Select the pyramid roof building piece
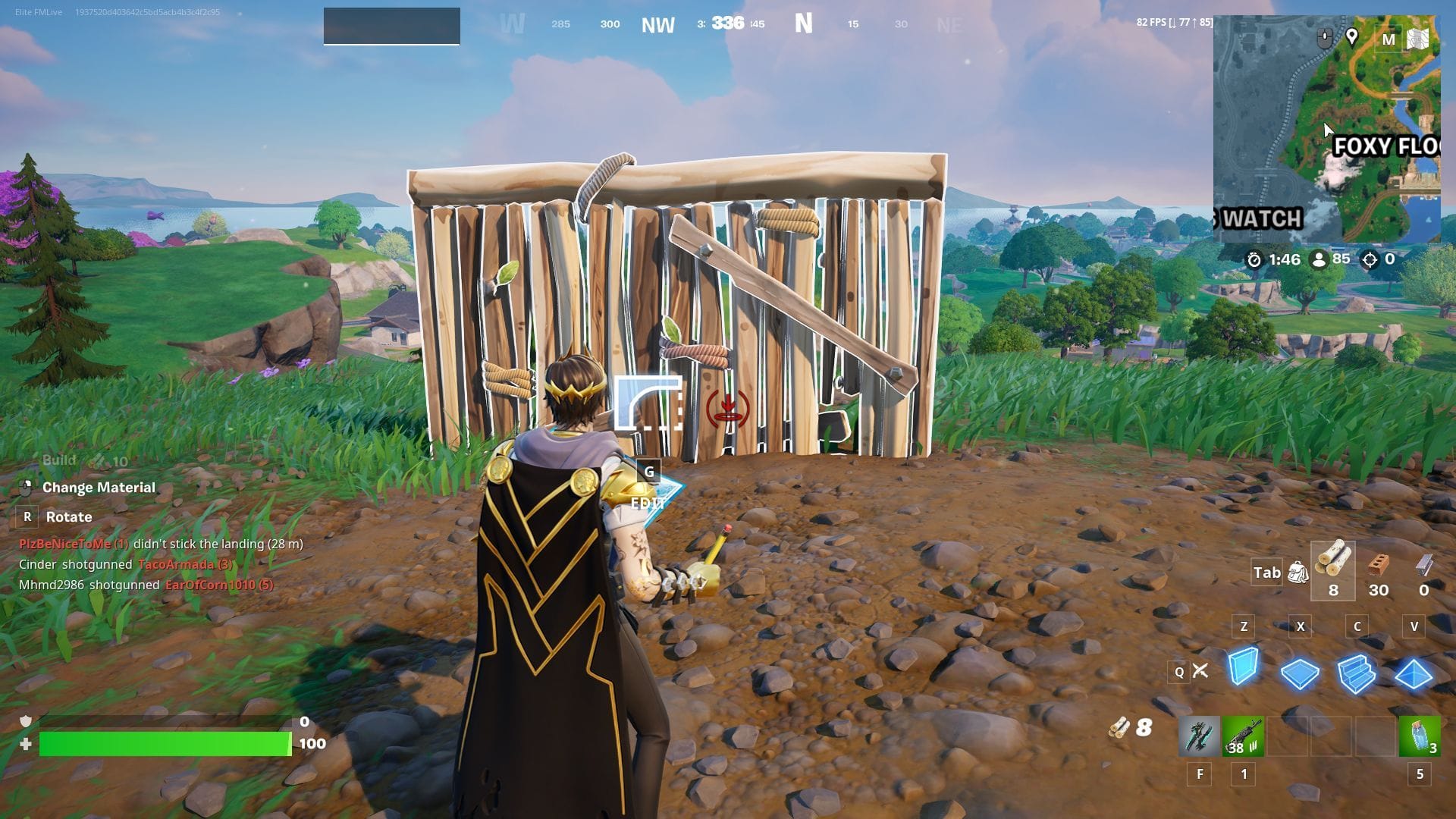This screenshot has width=1456, height=819. (x=1413, y=673)
